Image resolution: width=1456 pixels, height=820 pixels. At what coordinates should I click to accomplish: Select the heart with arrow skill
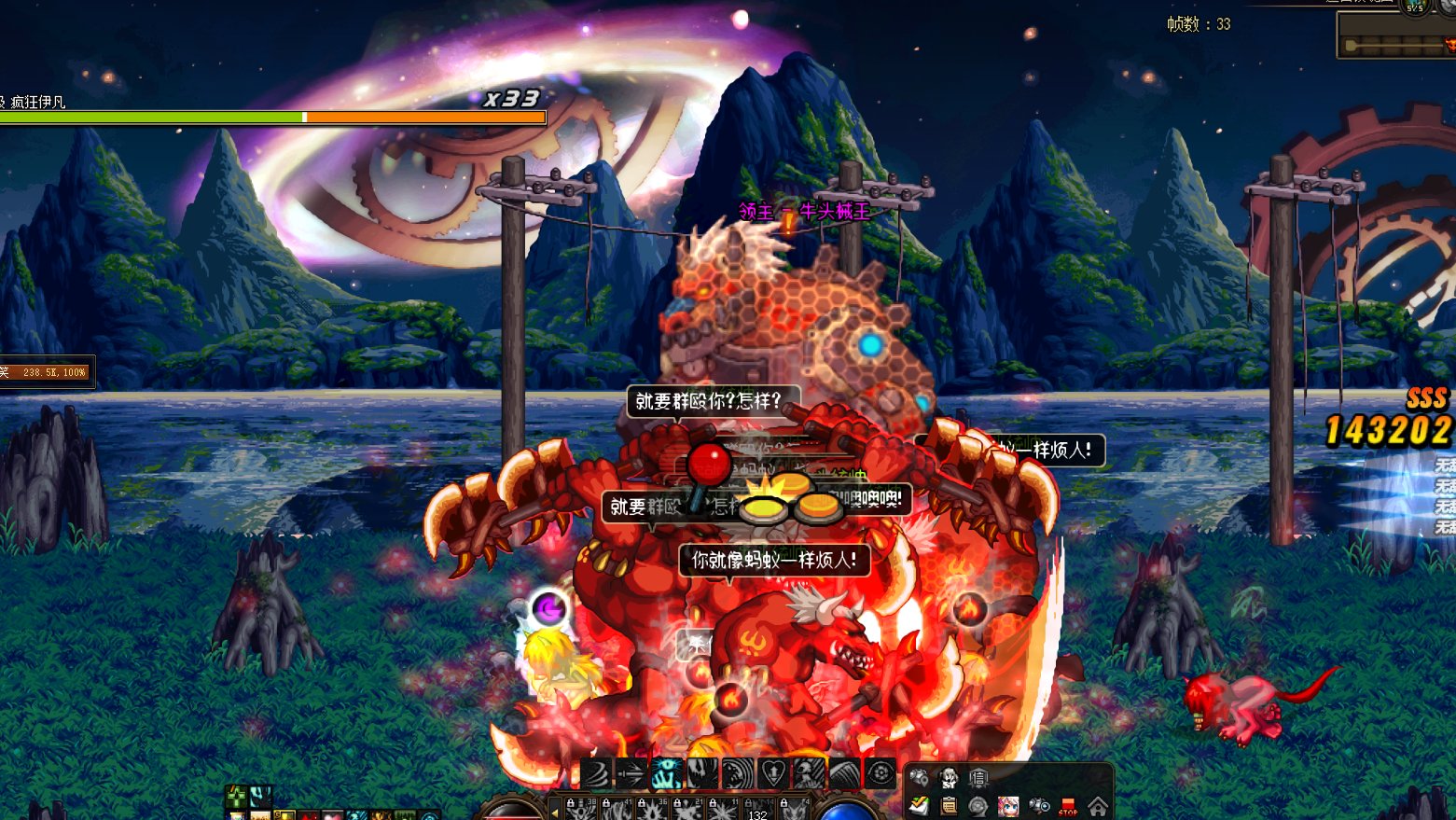tap(773, 773)
